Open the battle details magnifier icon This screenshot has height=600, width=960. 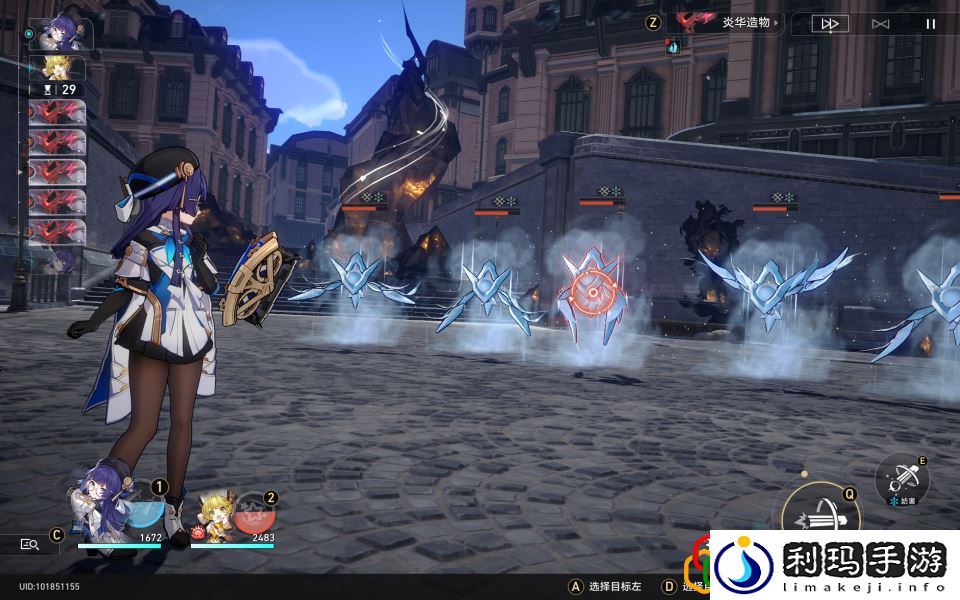click(x=30, y=544)
